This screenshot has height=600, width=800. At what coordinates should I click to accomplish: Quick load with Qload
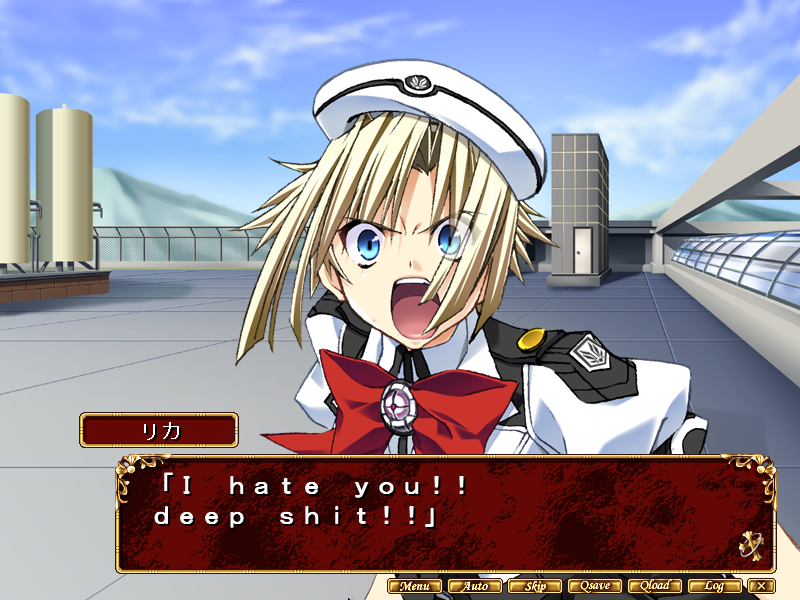pyautogui.click(x=655, y=586)
